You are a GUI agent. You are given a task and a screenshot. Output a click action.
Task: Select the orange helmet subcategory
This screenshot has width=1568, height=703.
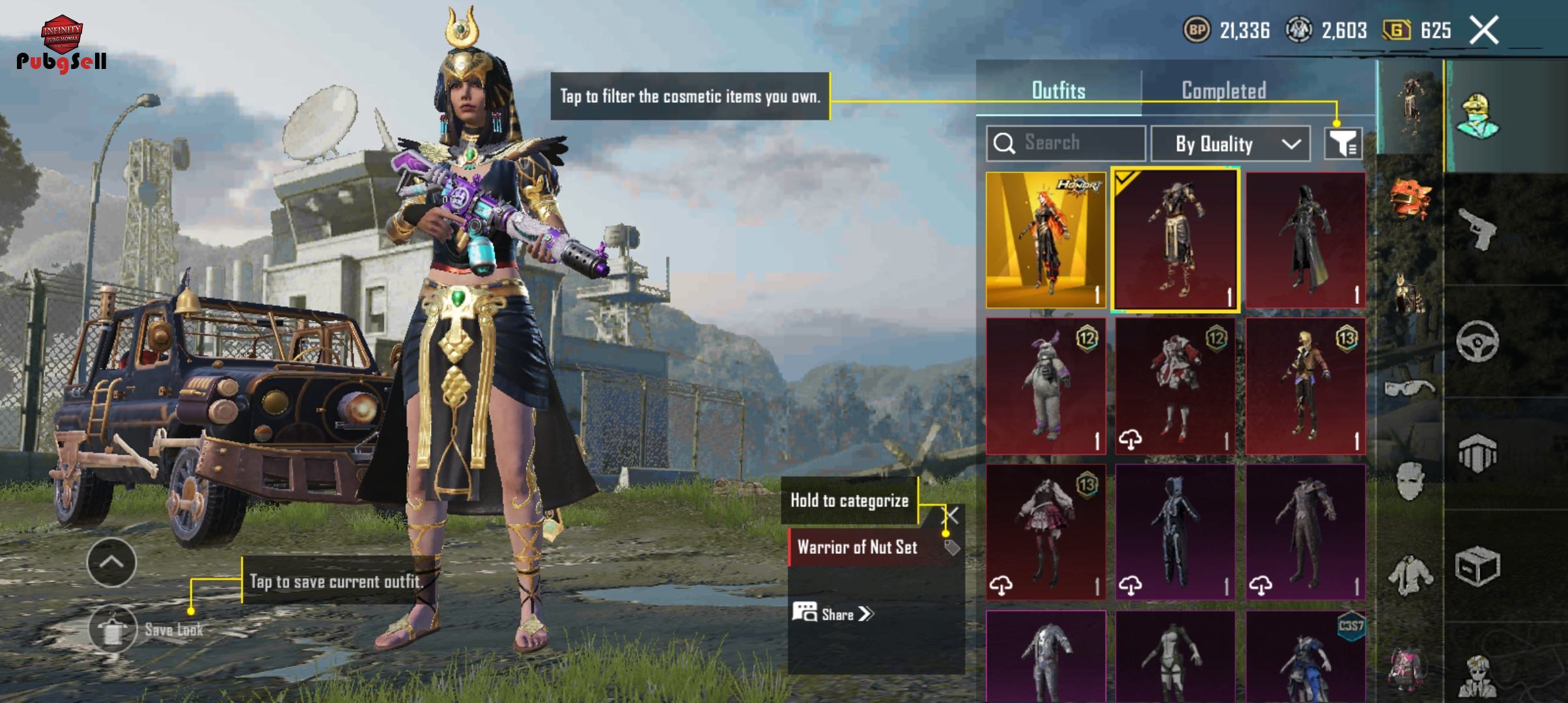(1410, 199)
